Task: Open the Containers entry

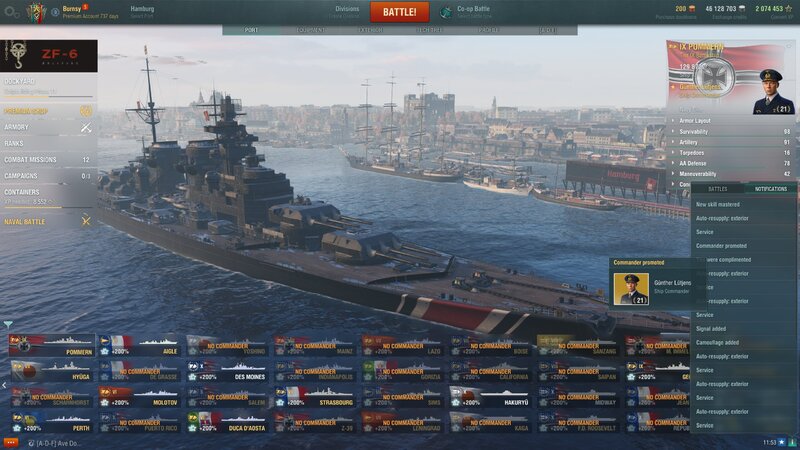Action: [x=22, y=191]
